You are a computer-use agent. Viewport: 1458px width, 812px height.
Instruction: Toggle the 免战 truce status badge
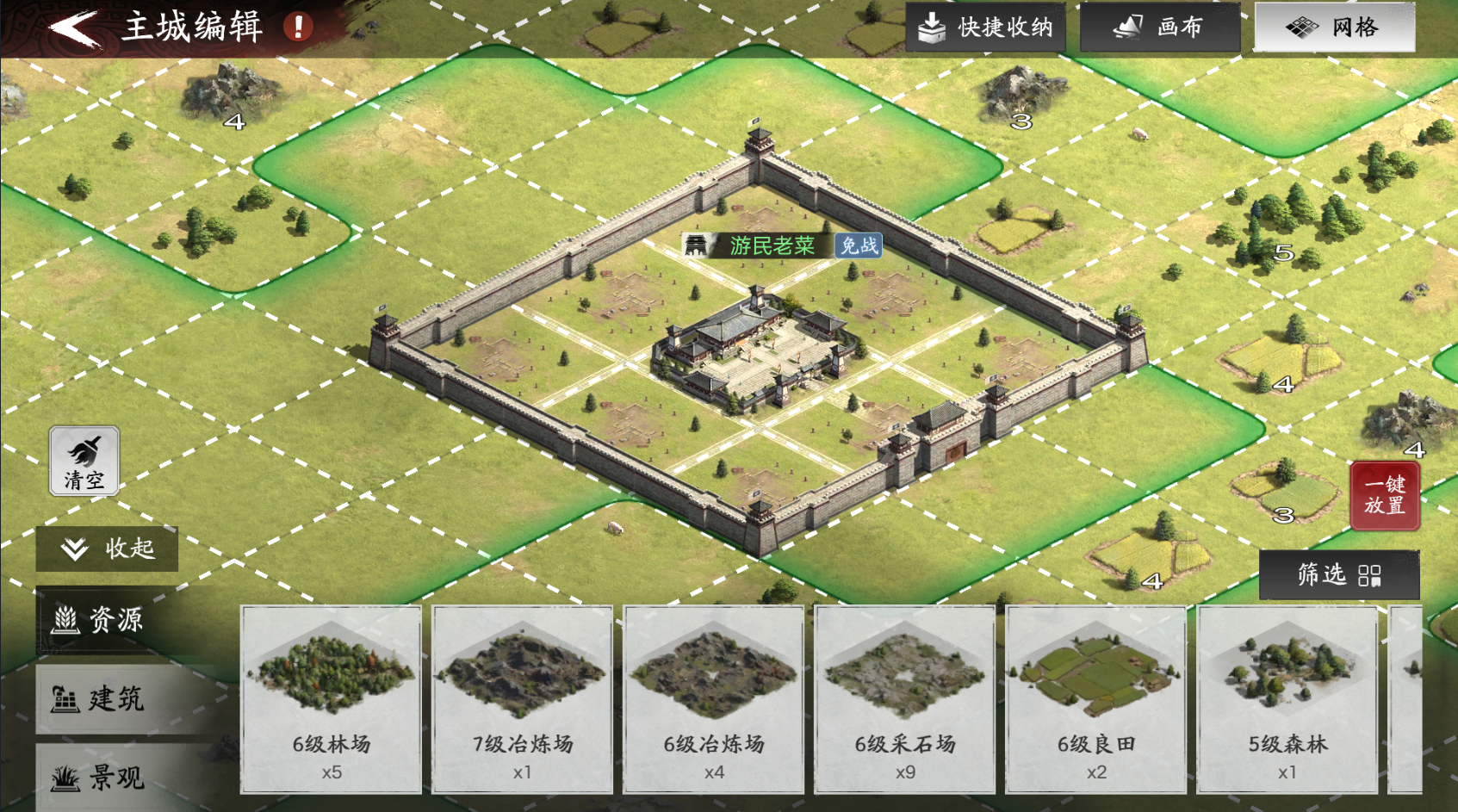857,245
